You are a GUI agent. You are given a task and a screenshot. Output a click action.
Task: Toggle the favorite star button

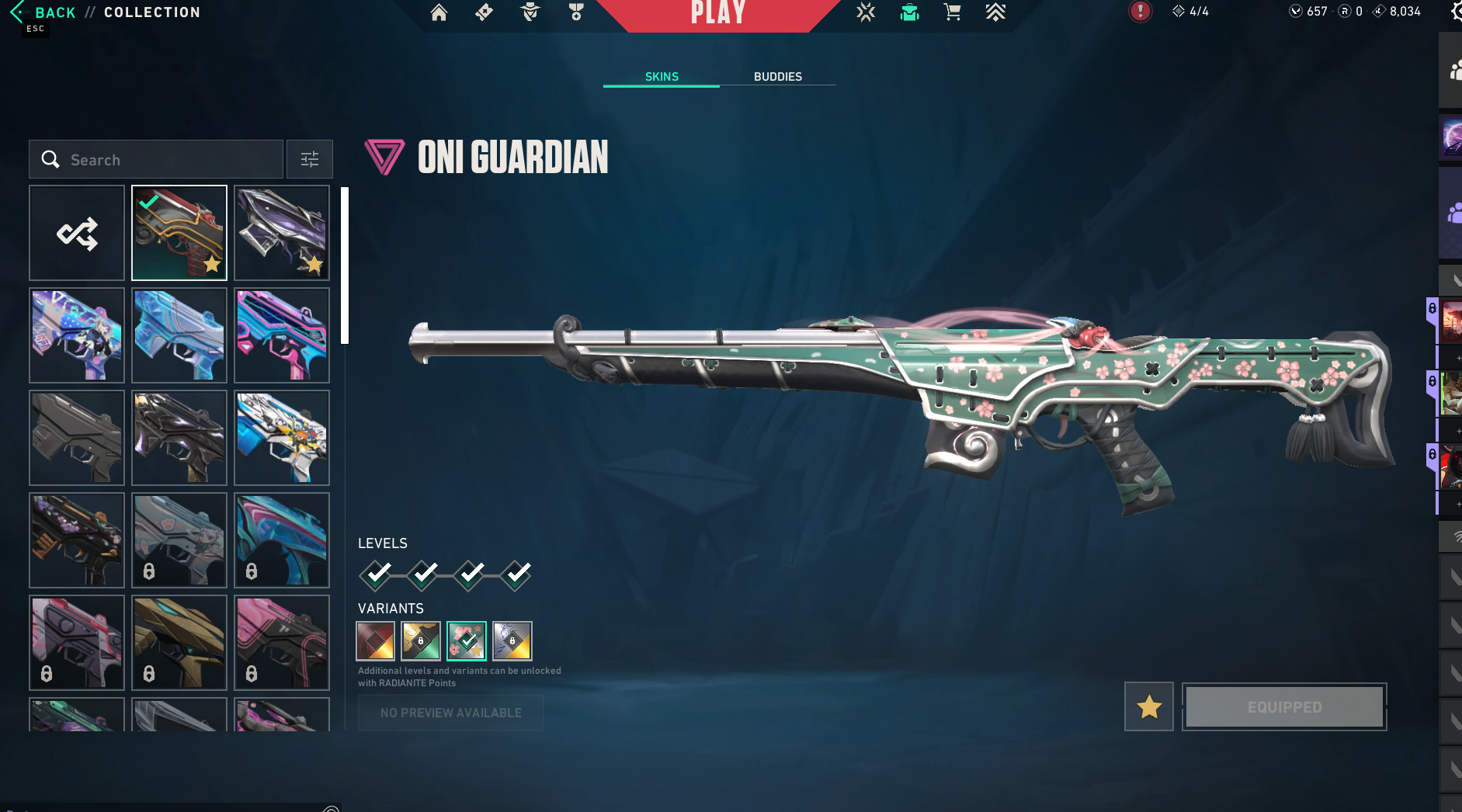pyautogui.click(x=1148, y=707)
